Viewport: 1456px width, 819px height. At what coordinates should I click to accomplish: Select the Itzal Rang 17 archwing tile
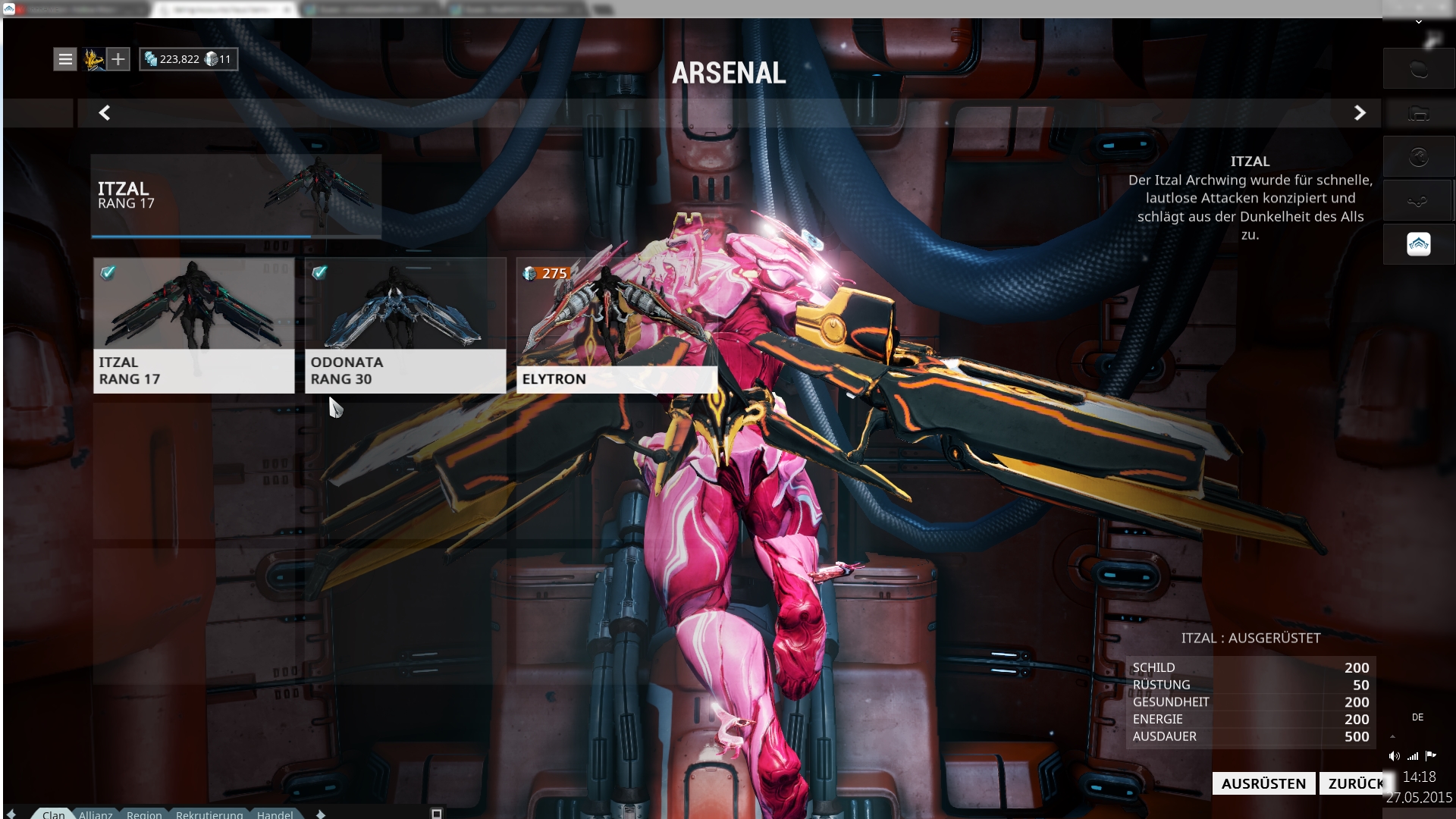[193, 325]
